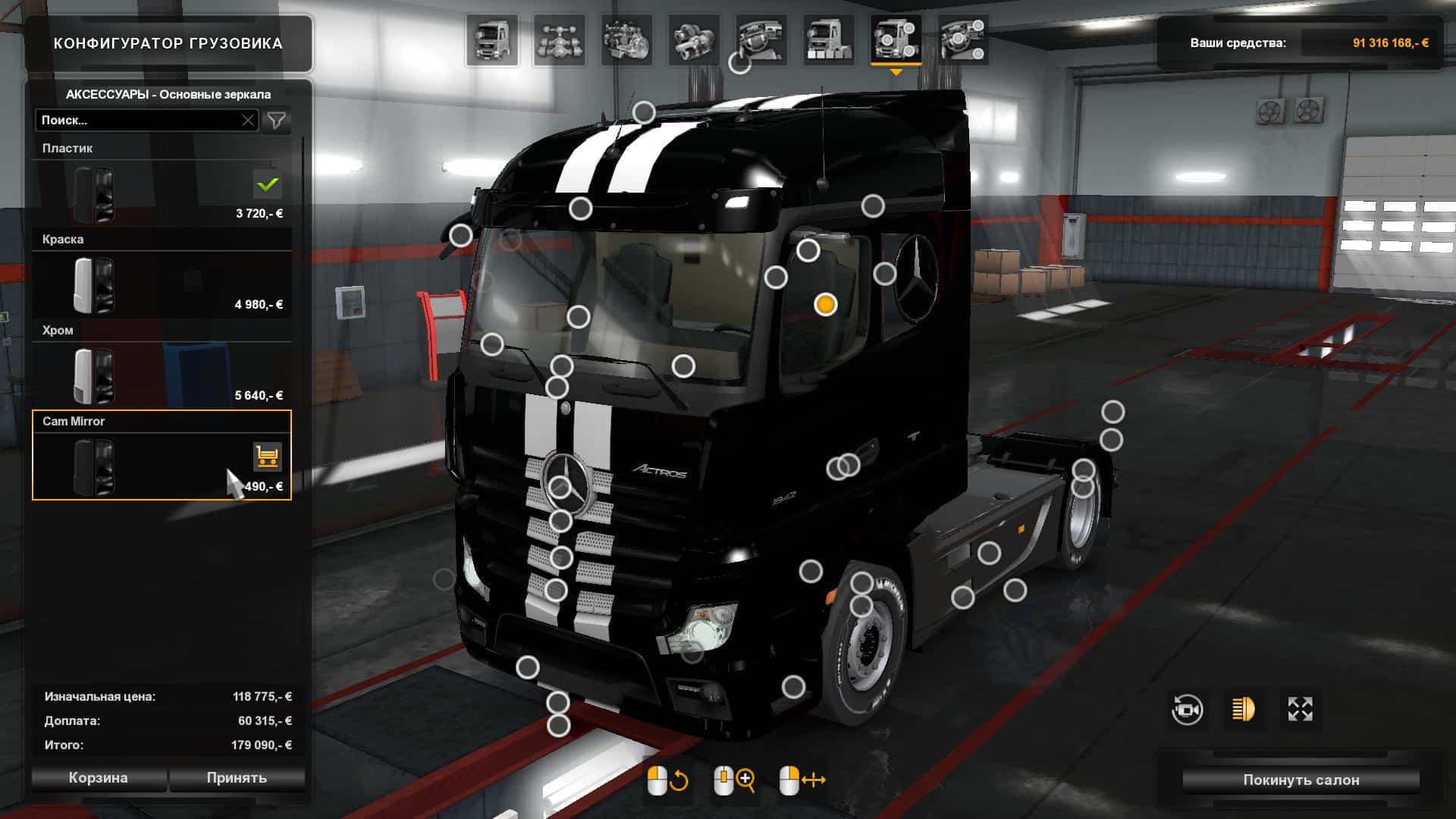
Task: Leave the shop via Покинуть салон
Action: (x=1301, y=780)
